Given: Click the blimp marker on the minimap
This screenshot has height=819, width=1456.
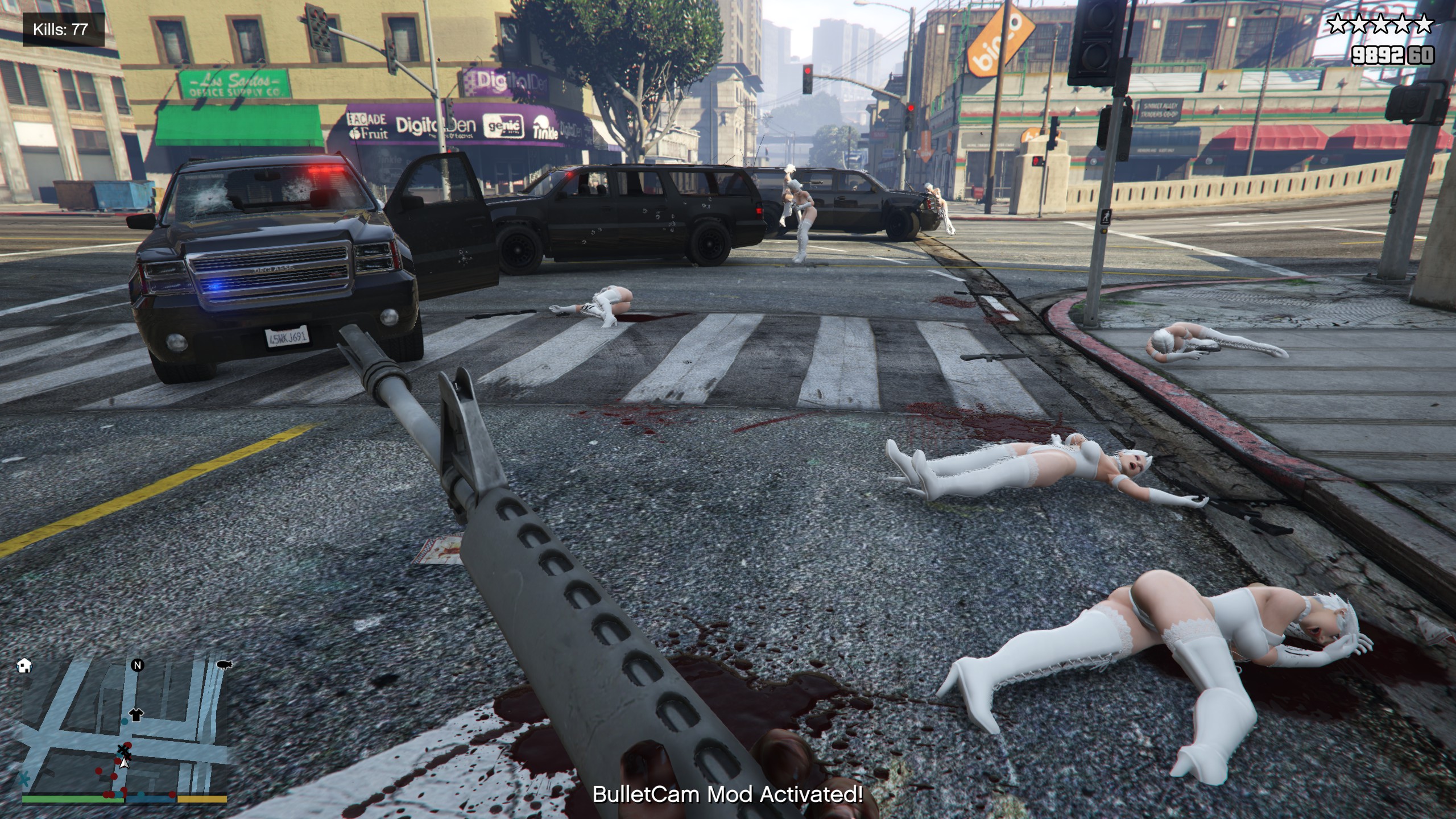Looking at the screenshot, I should (224, 665).
